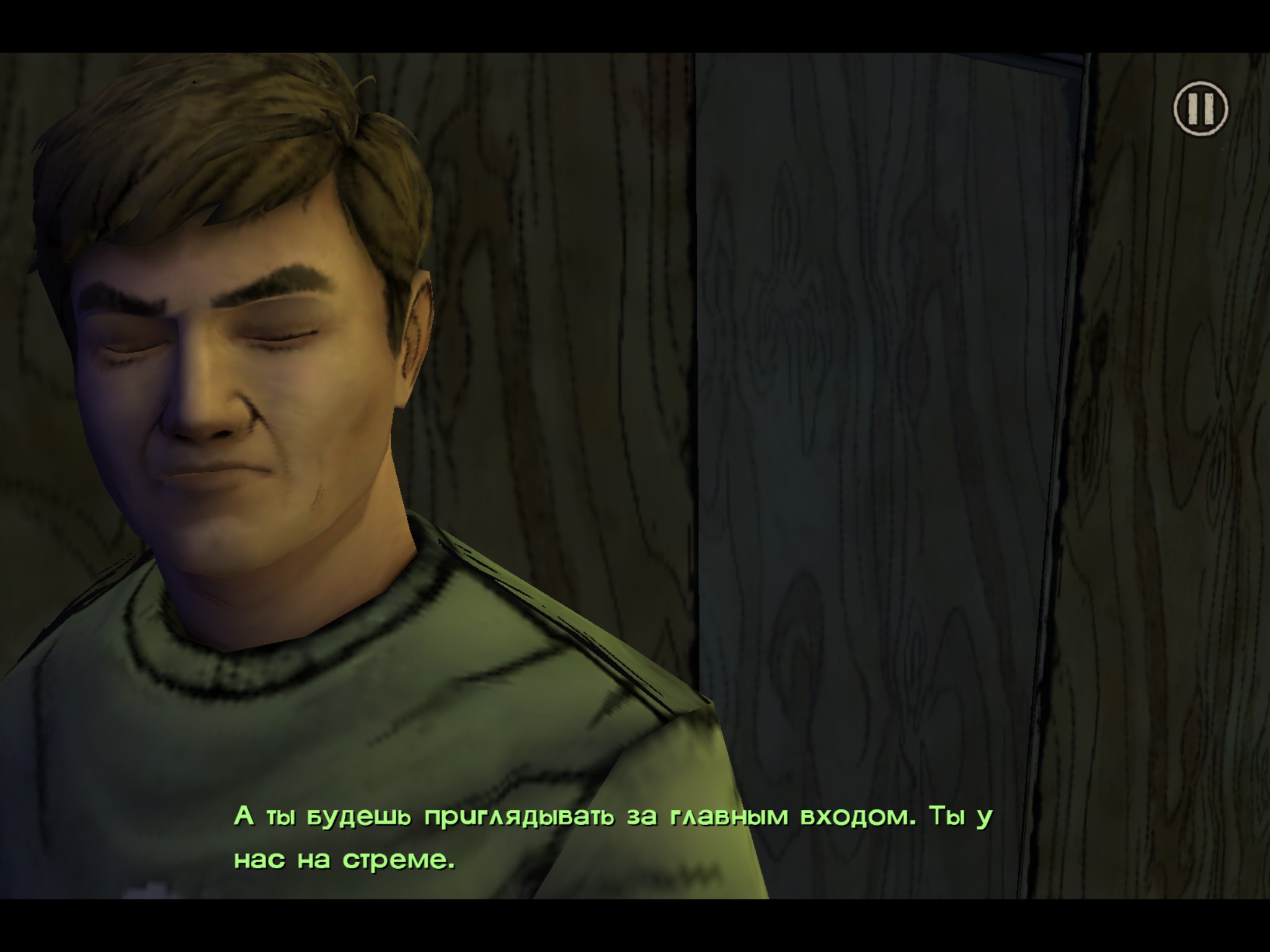Pause the game with the pause button

1200,108
